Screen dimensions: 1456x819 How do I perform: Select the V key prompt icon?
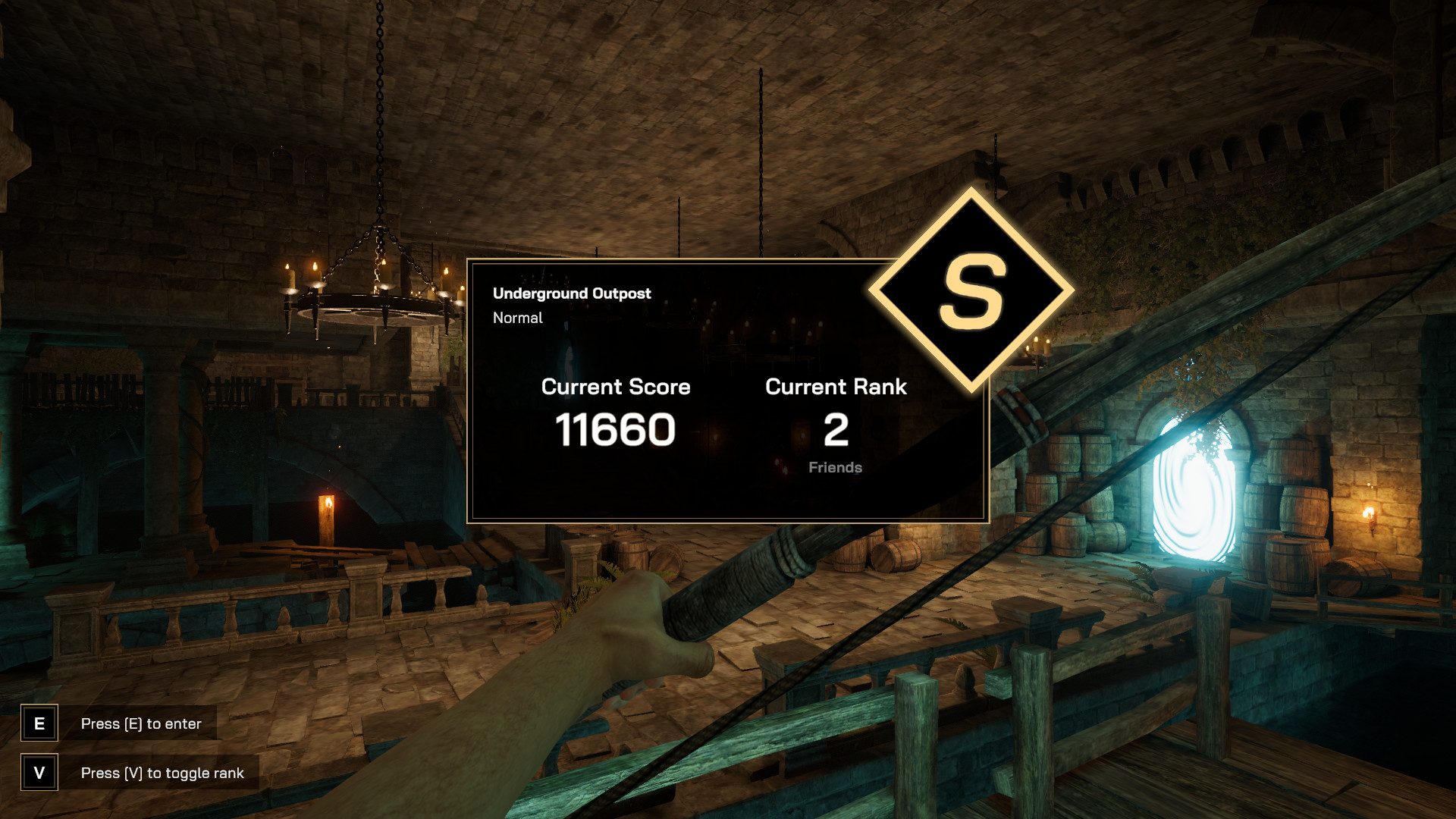tap(39, 773)
